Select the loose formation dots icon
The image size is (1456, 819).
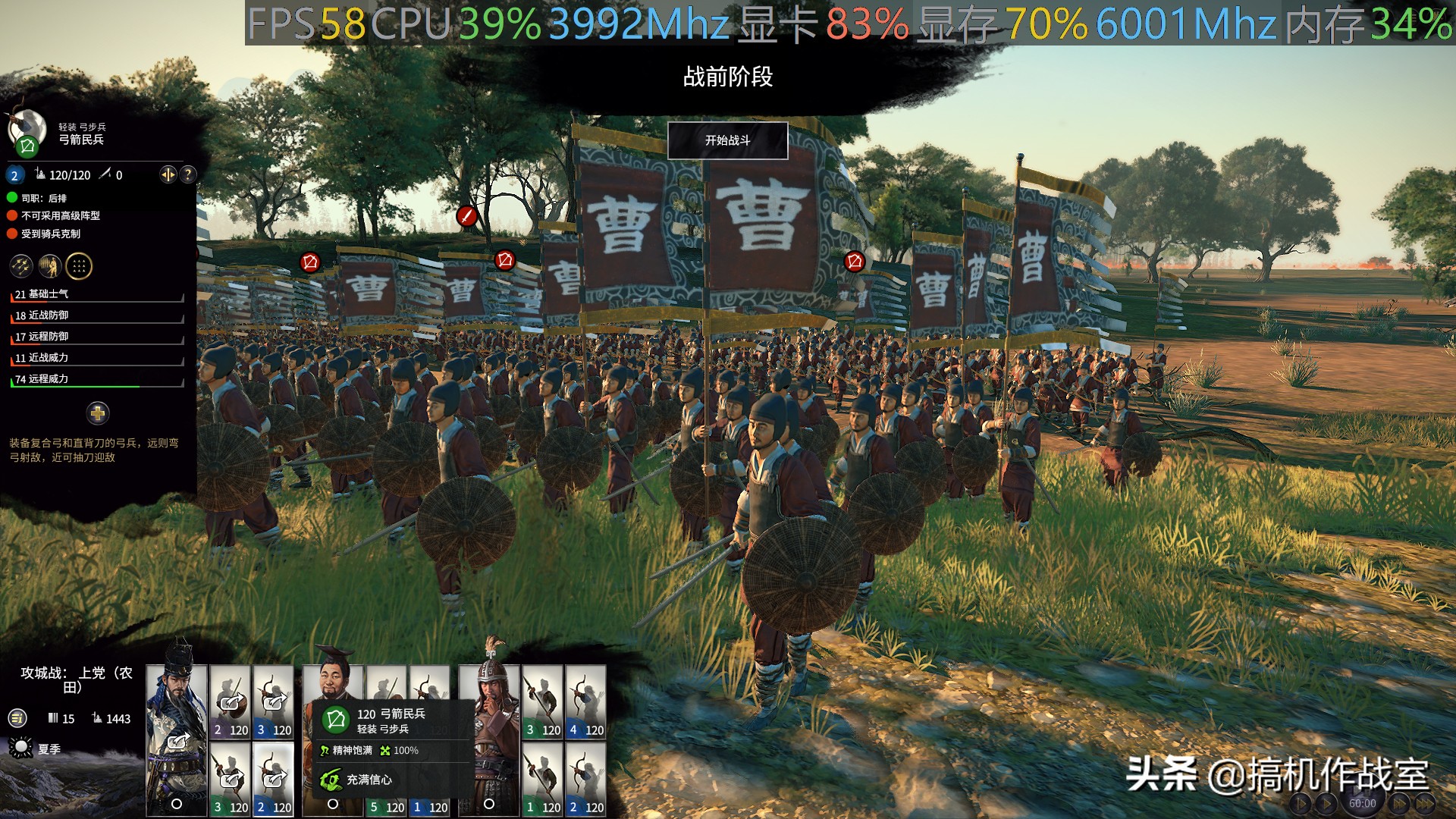(79, 266)
